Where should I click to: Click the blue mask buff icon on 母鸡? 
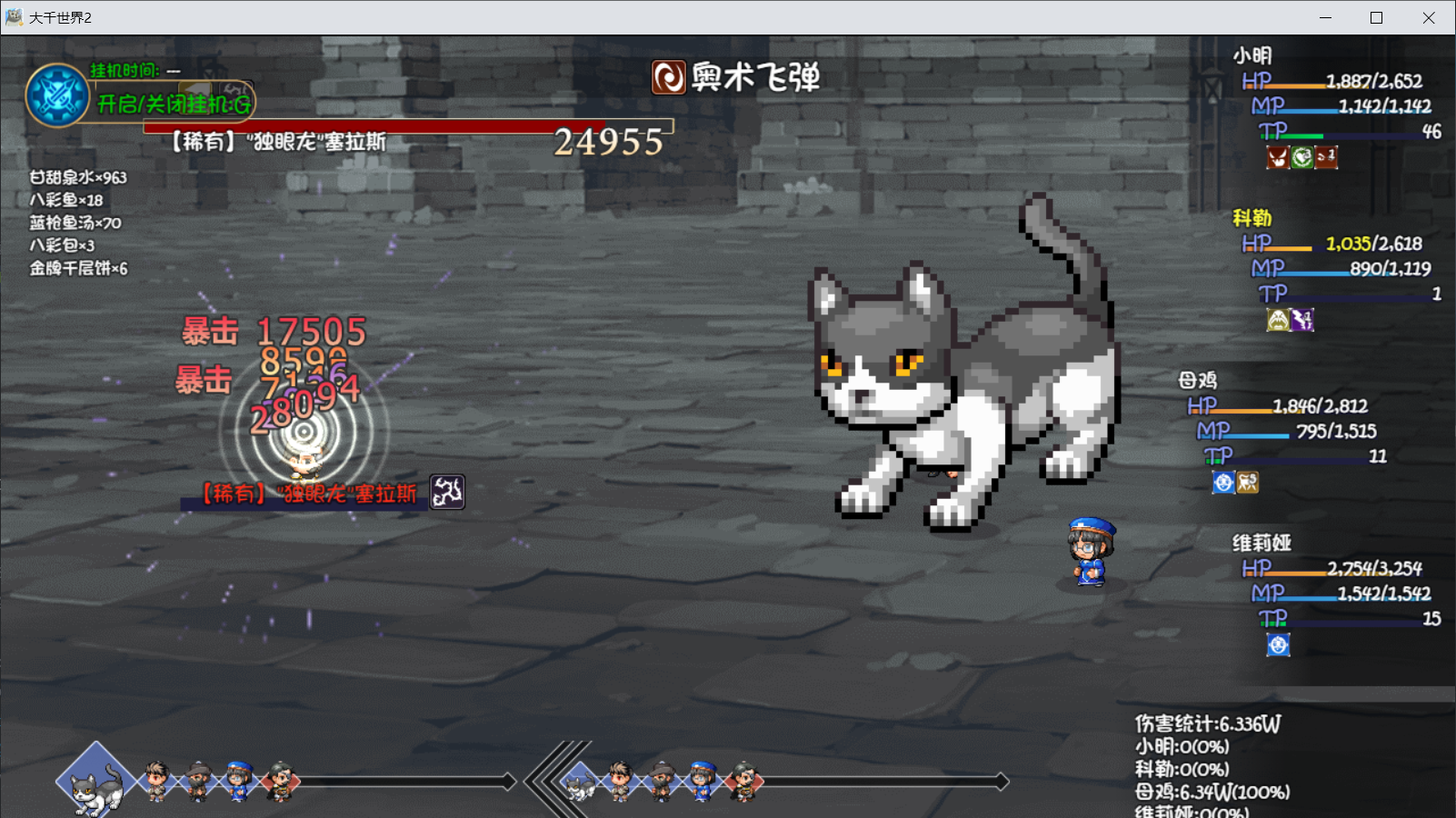click(1222, 484)
